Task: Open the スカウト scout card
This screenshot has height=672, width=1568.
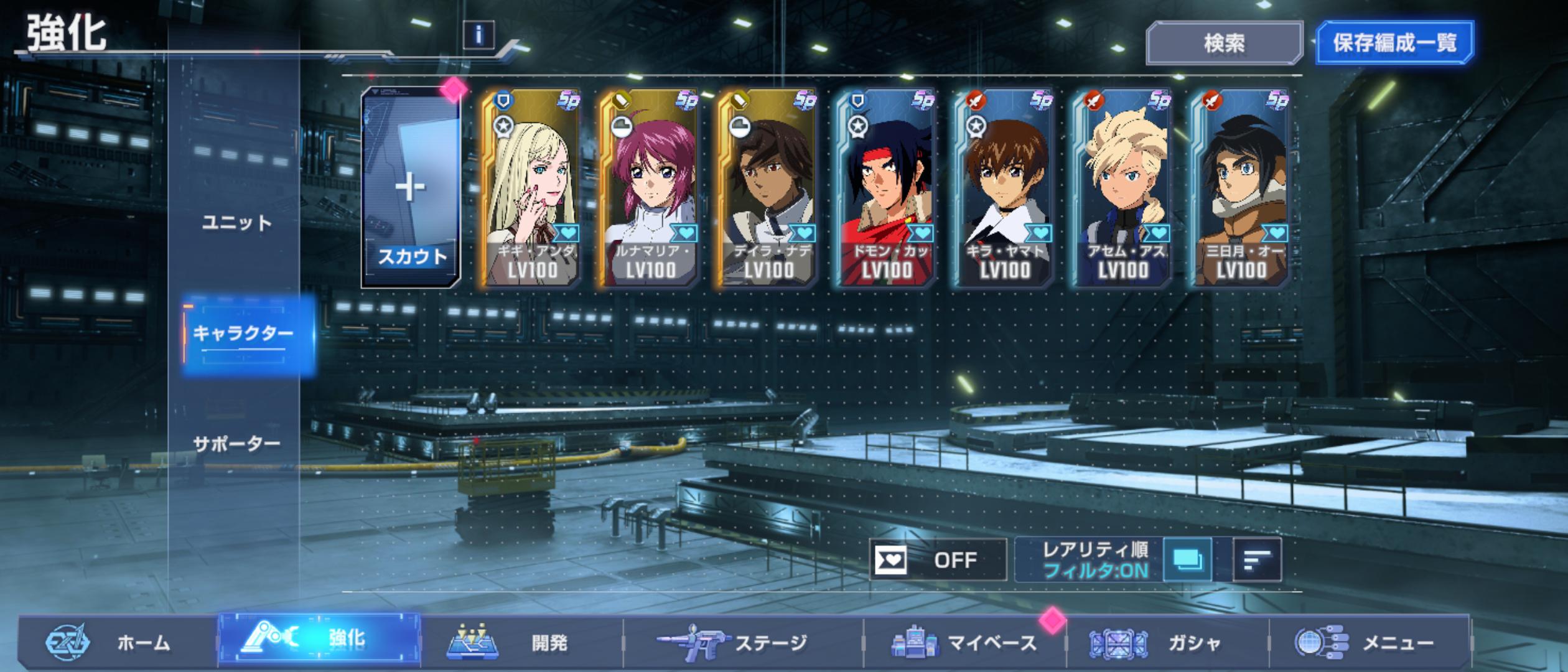Action: click(411, 188)
